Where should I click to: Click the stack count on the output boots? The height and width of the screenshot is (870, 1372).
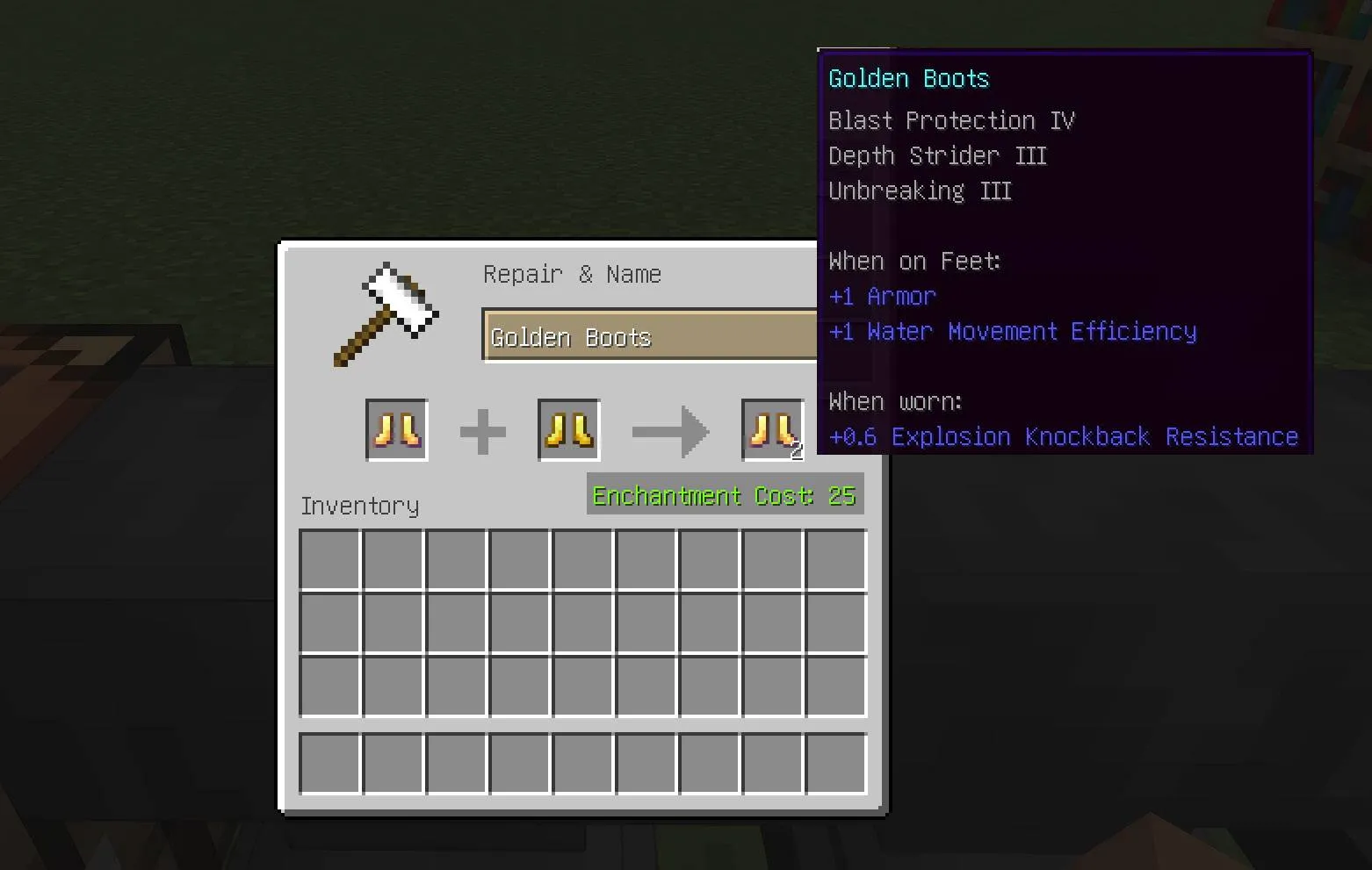(x=797, y=451)
